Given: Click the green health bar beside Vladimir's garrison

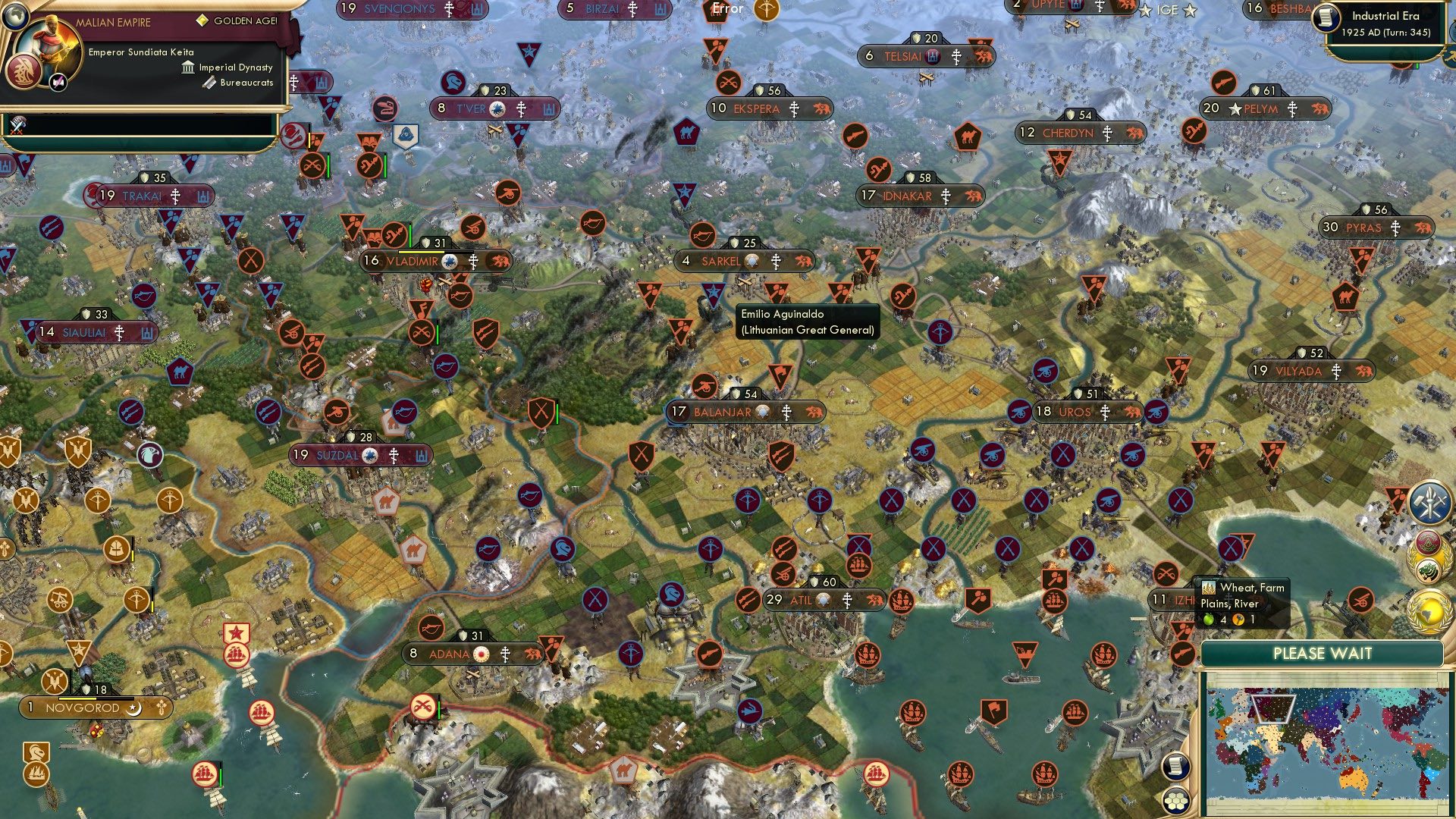Looking at the screenshot, I should (410, 235).
